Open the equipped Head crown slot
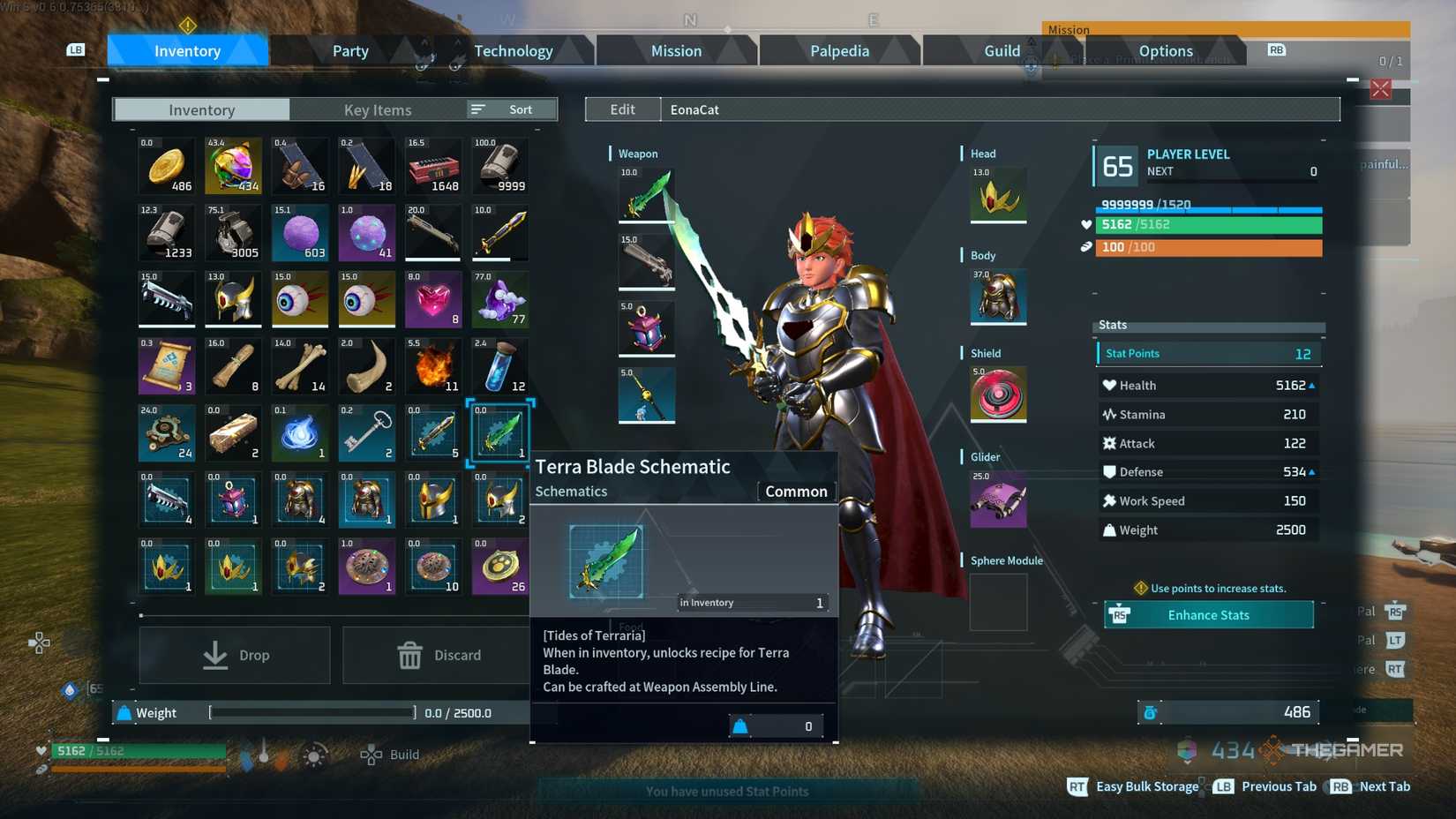Viewport: 1456px width, 819px height. click(997, 196)
